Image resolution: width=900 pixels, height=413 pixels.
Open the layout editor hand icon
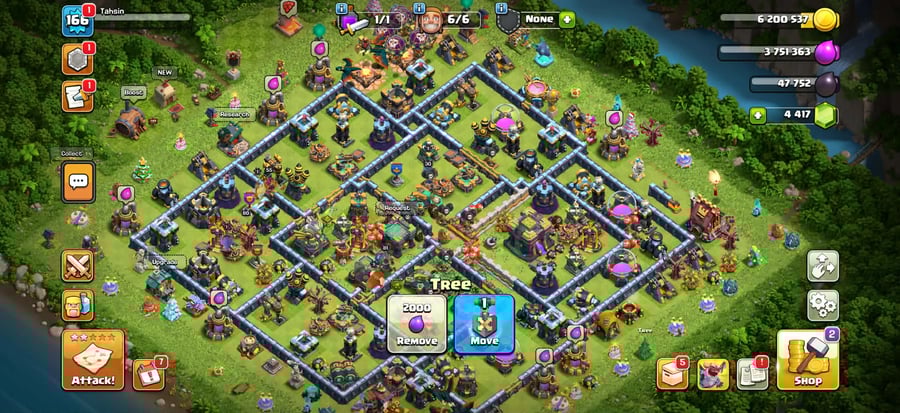pyautogui.click(x=822, y=265)
